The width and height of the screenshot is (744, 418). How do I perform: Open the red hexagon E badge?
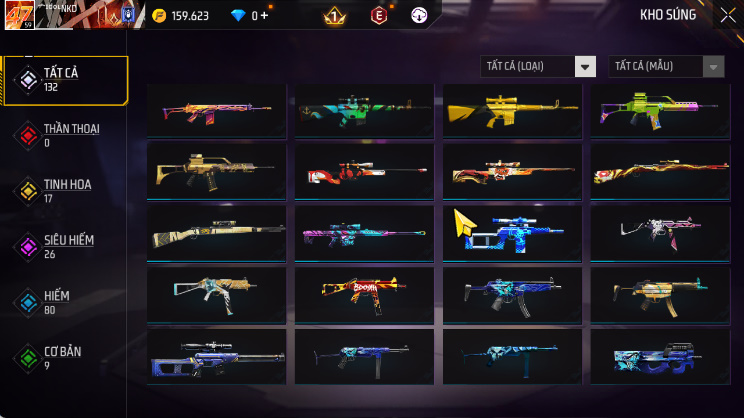point(379,16)
